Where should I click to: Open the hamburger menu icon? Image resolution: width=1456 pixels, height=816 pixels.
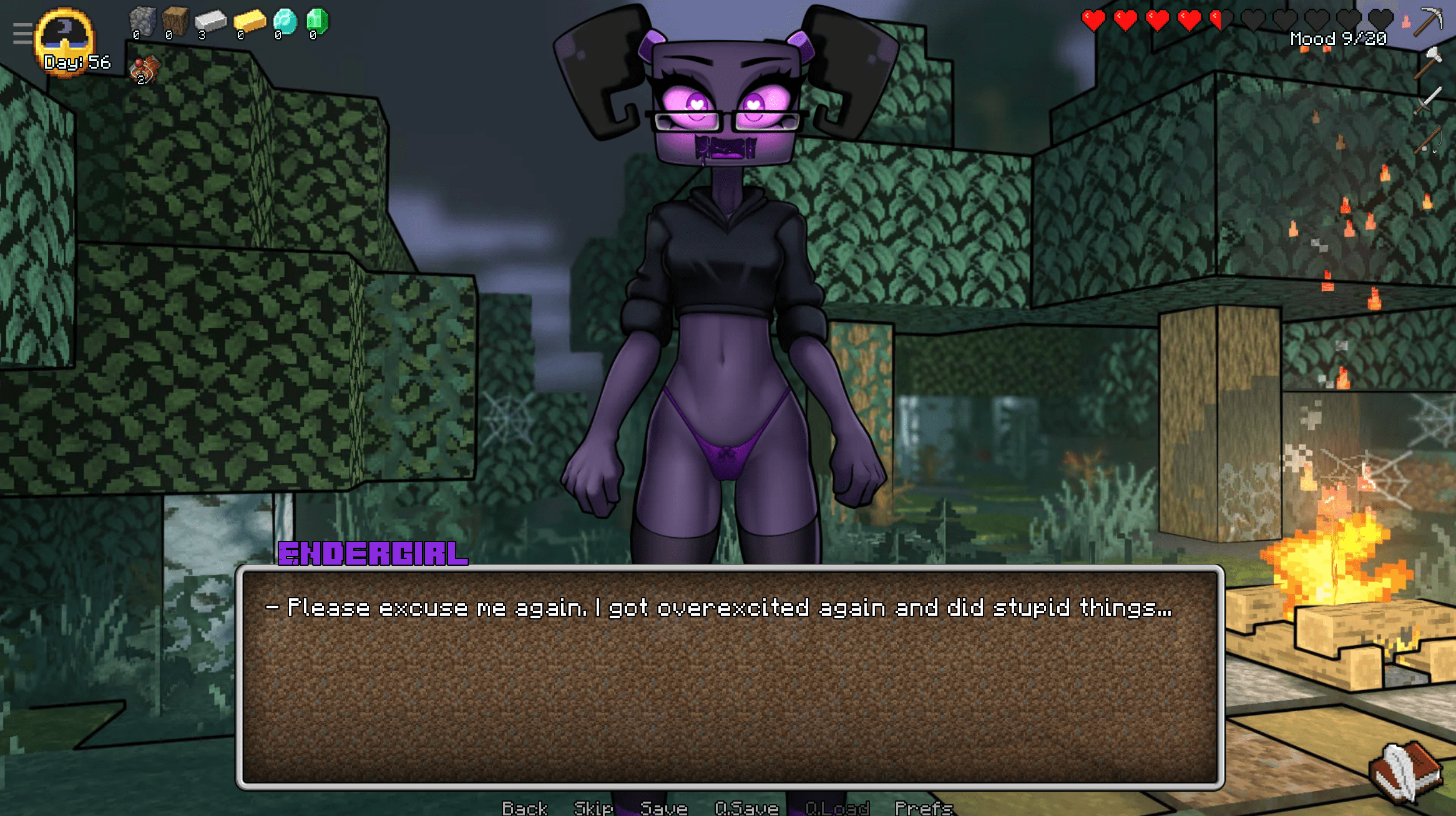[x=22, y=33]
